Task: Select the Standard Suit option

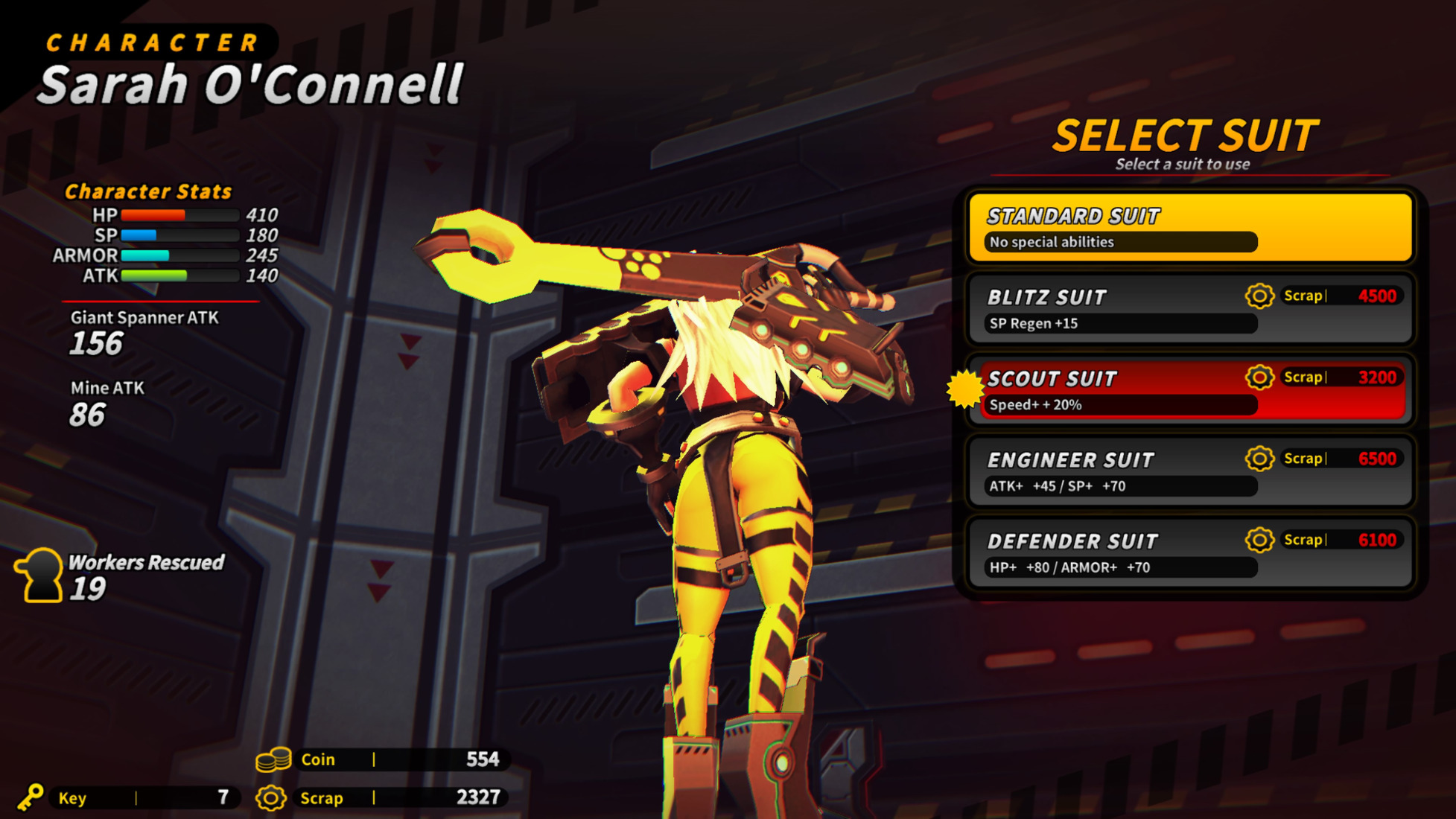Action: (x=1189, y=228)
